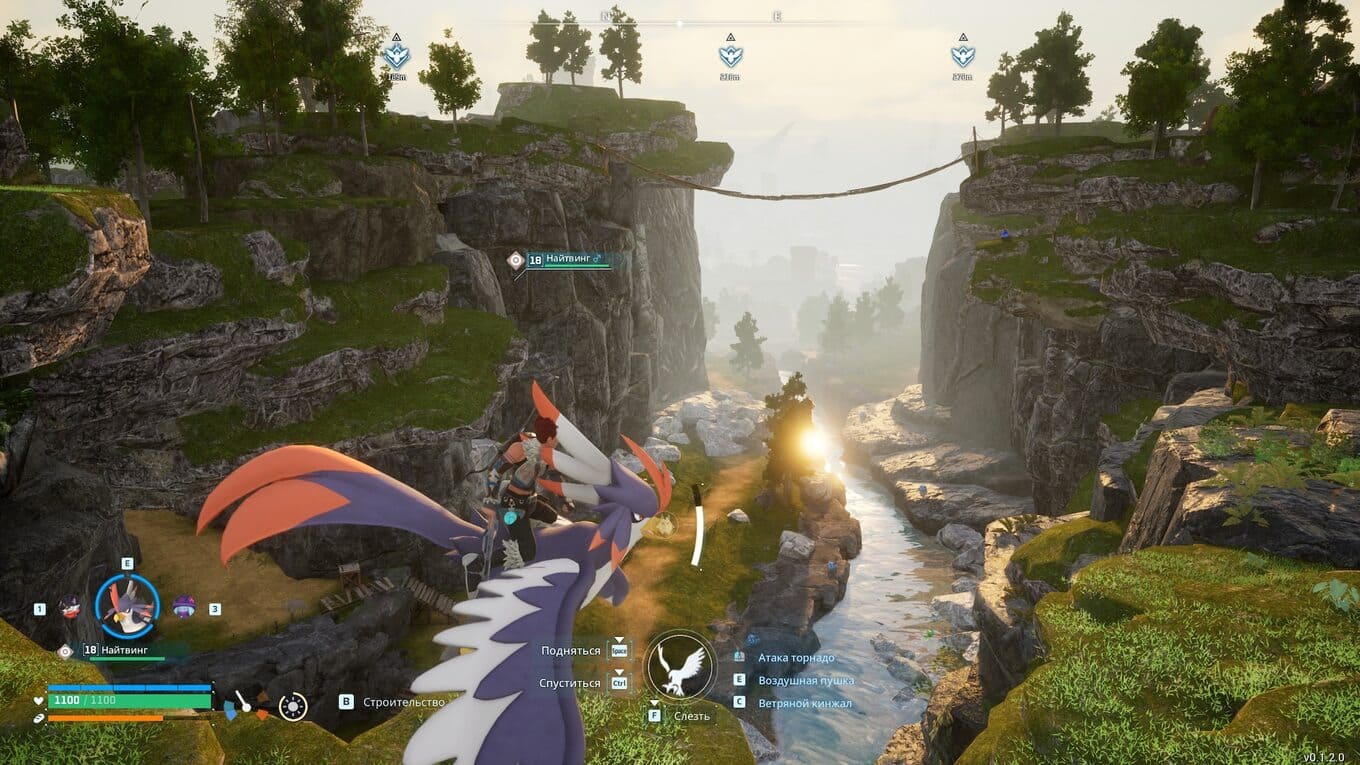Select the 210m waypoint marker
The width and height of the screenshot is (1360, 765).
click(730, 56)
